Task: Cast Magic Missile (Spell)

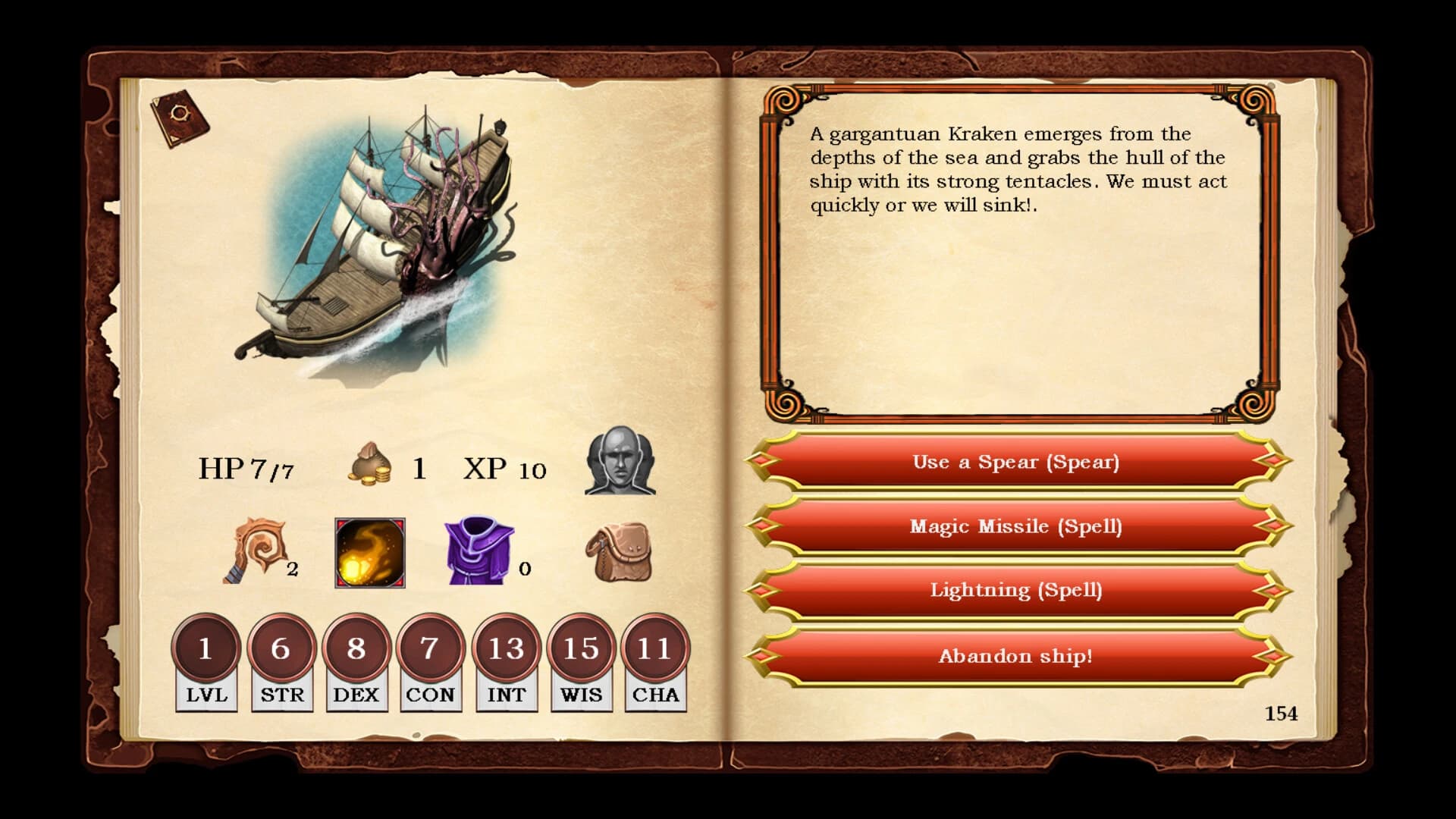Action: 1016,526
